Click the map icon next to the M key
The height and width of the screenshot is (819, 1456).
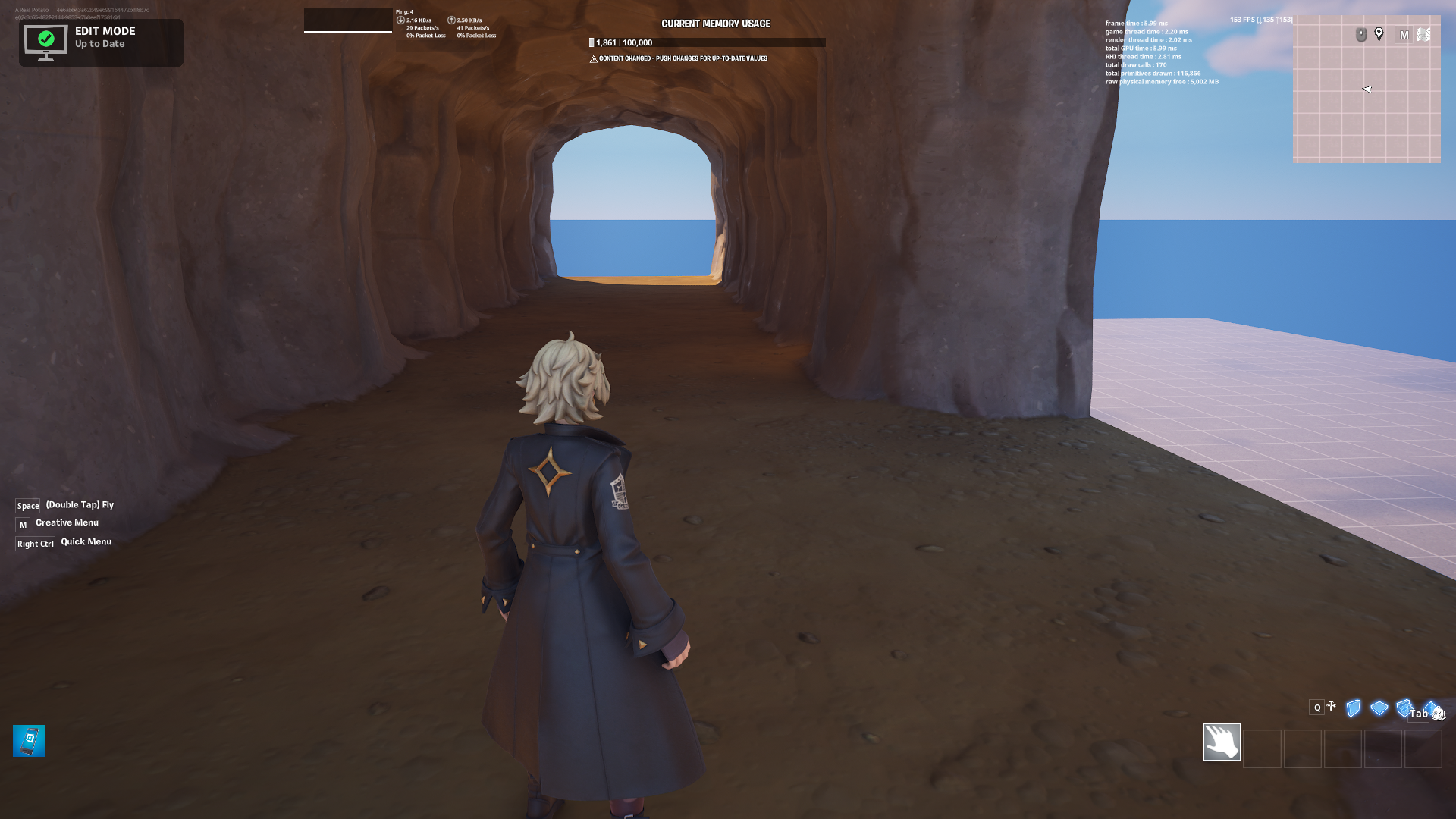tap(1423, 34)
